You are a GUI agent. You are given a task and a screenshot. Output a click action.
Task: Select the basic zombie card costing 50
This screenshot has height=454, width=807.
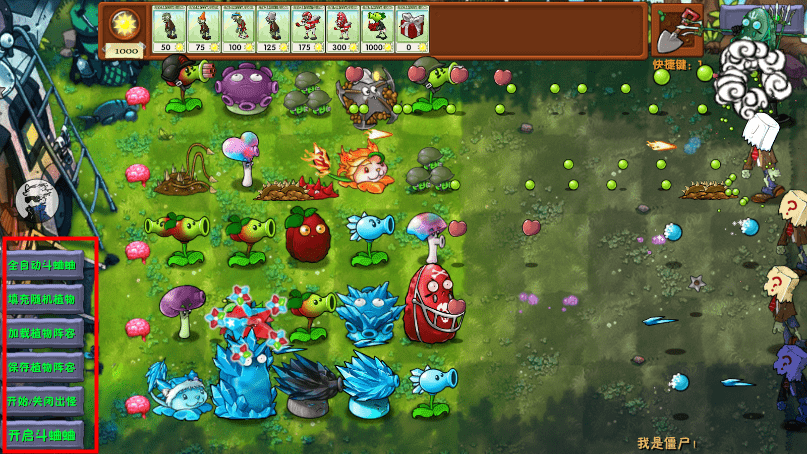point(168,29)
